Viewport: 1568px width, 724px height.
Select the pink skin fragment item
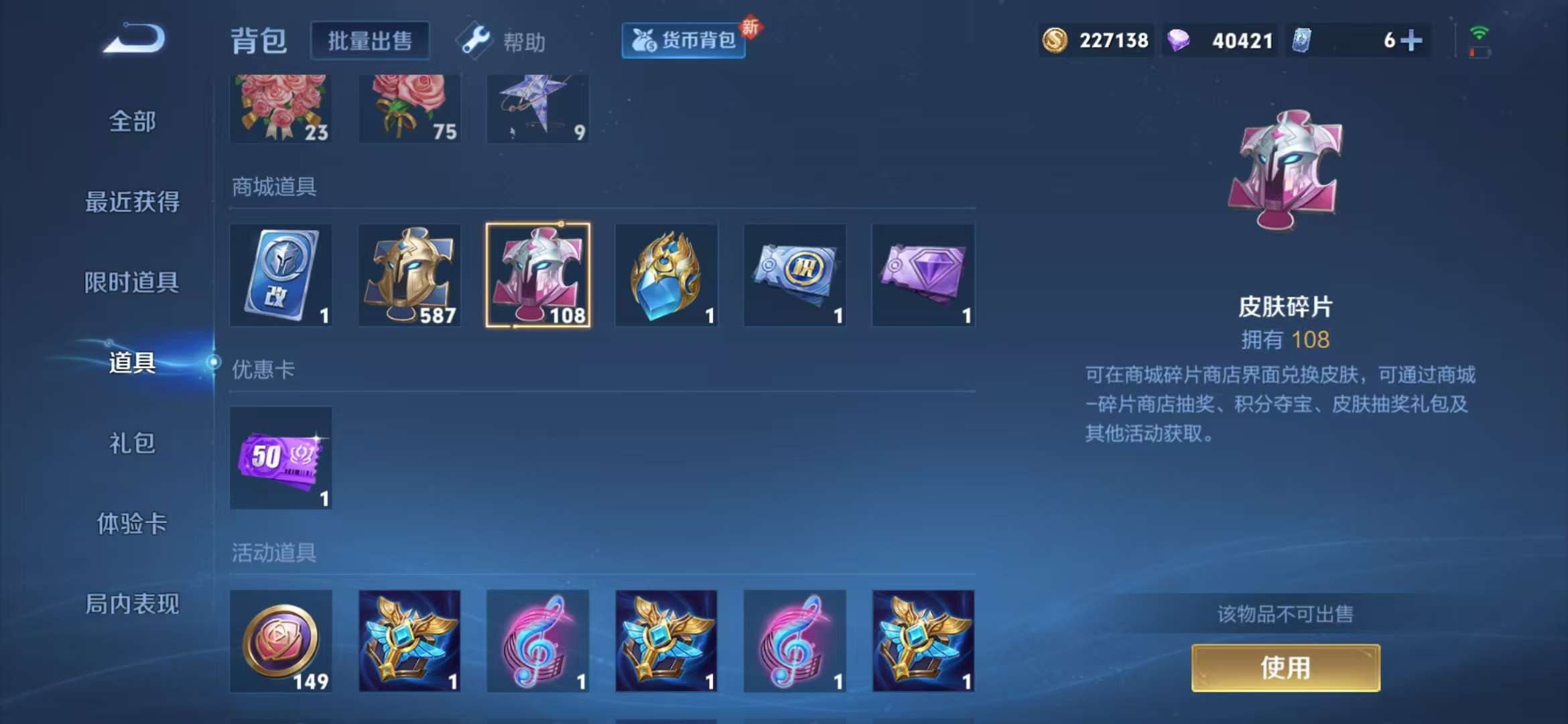(x=539, y=275)
